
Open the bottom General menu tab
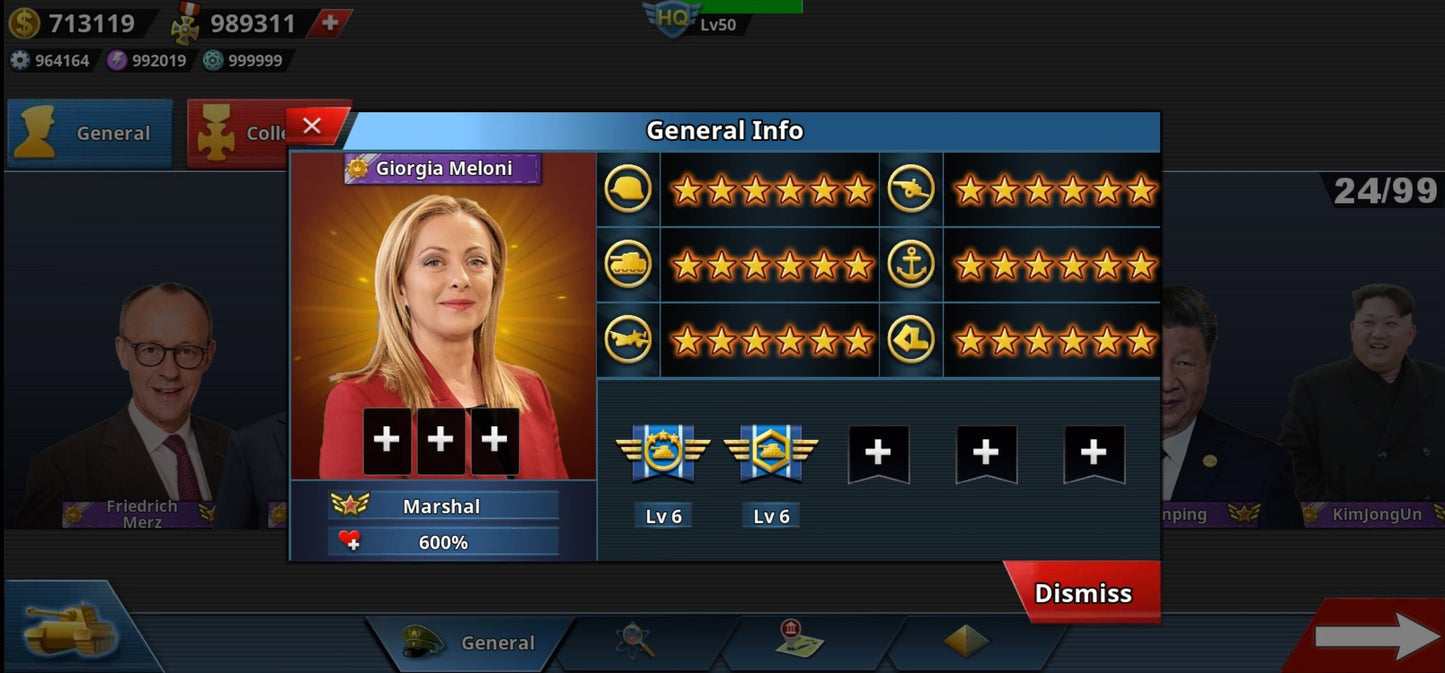(470, 643)
